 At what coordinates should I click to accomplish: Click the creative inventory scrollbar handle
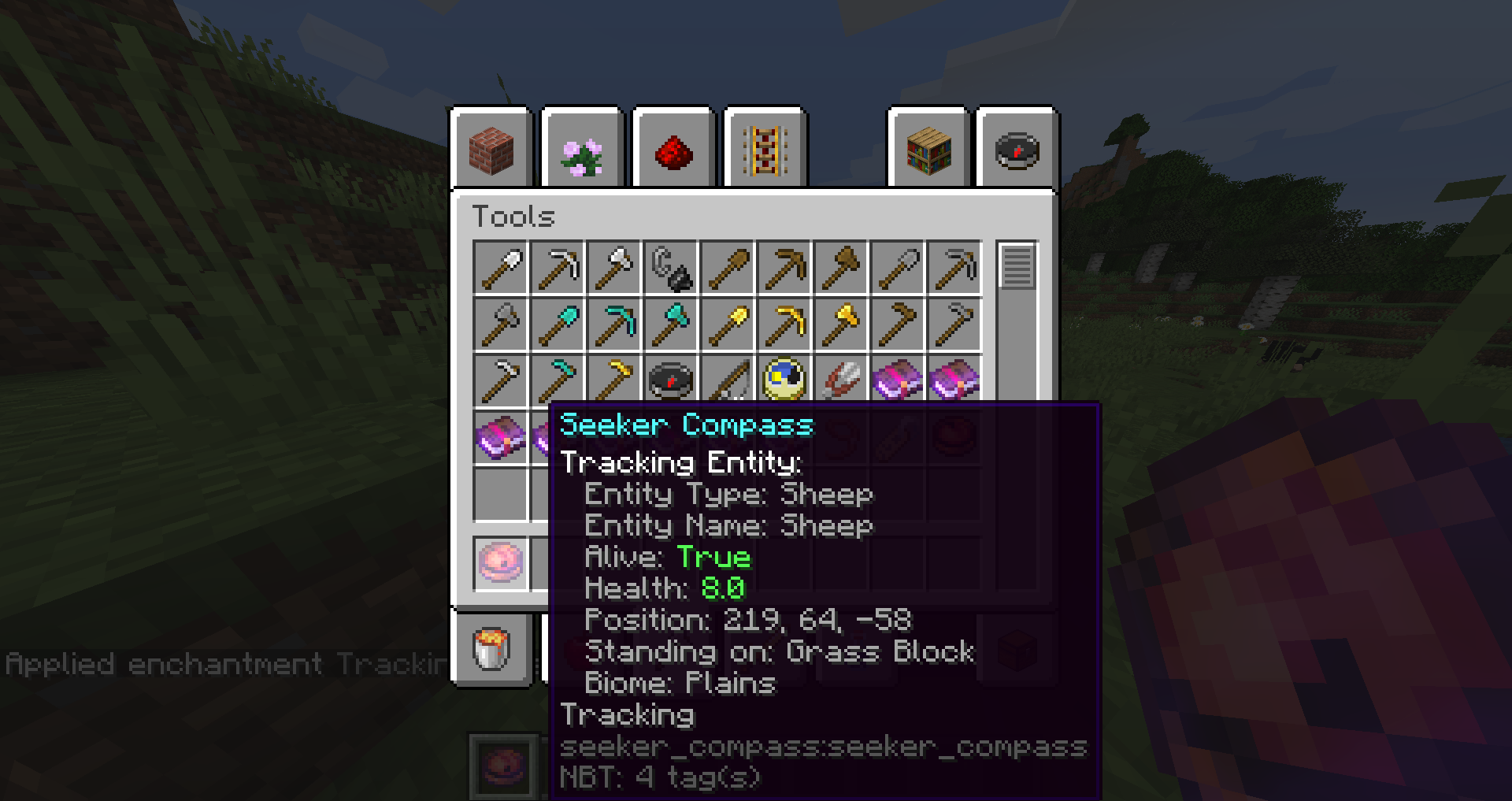pos(1017,267)
